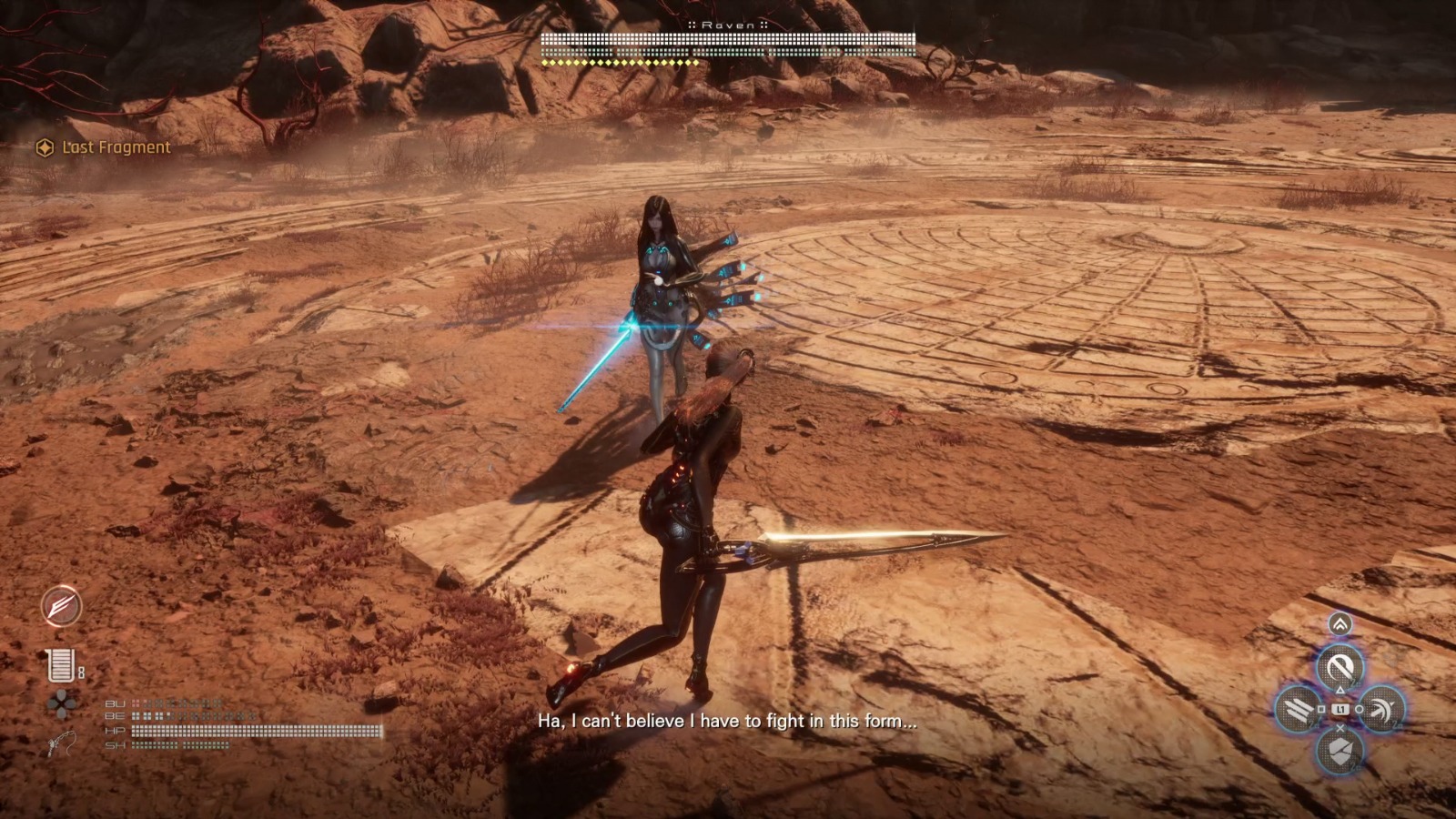Viewport: 1456px width, 819px height.
Task: Activate the curved slash skill on top
Action: [x=1340, y=668]
